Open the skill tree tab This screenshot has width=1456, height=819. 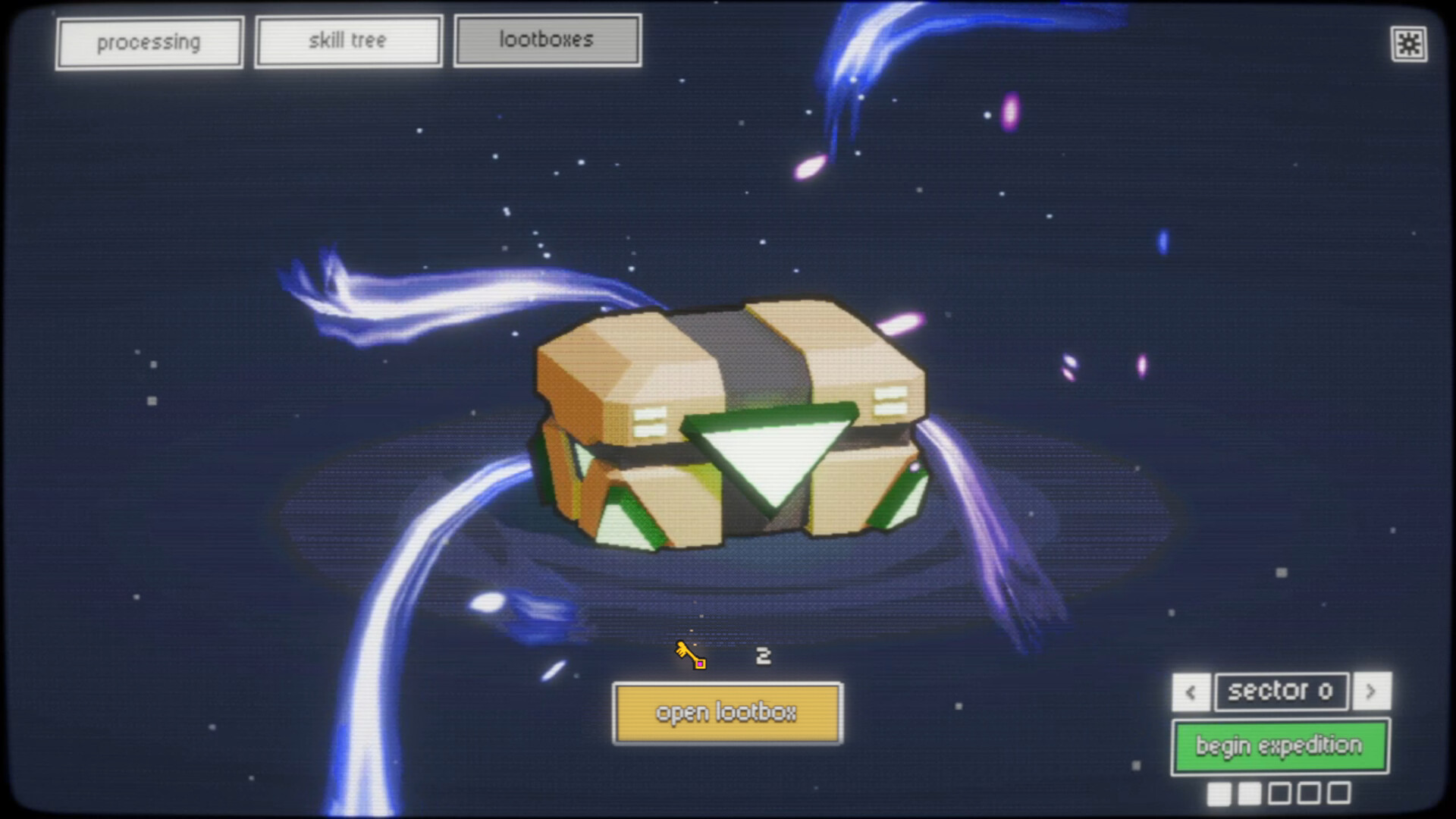click(x=347, y=40)
